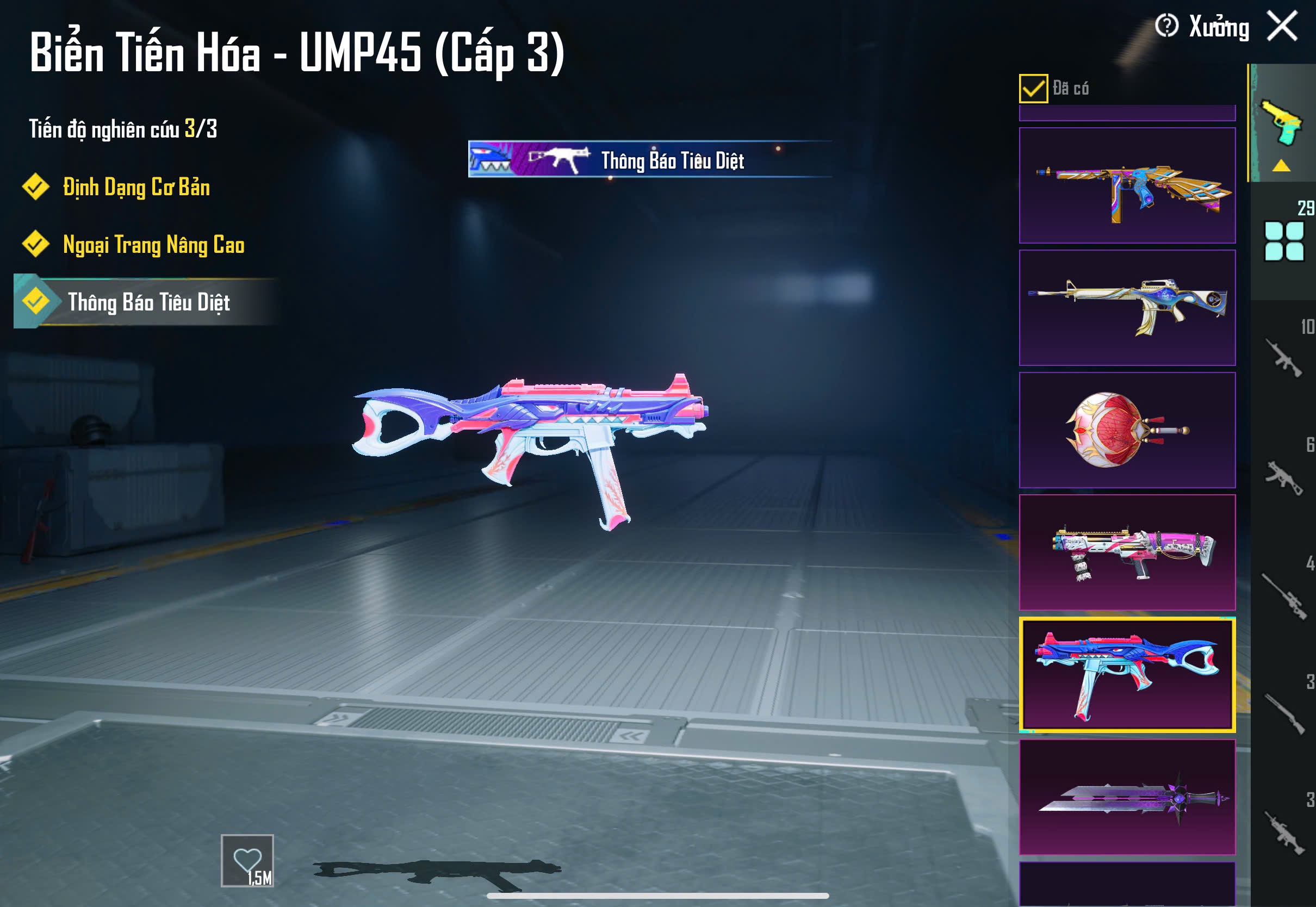1316x907 pixels.
Task: Choose the purple blade sword skin
Action: [x=1127, y=797]
